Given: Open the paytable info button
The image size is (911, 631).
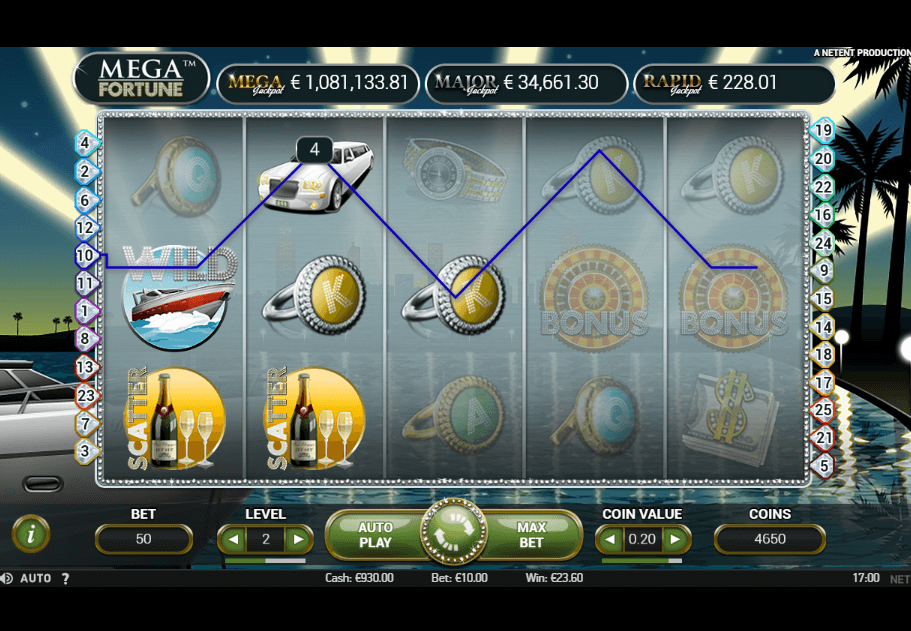Looking at the screenshot, I should coord(31,534).
